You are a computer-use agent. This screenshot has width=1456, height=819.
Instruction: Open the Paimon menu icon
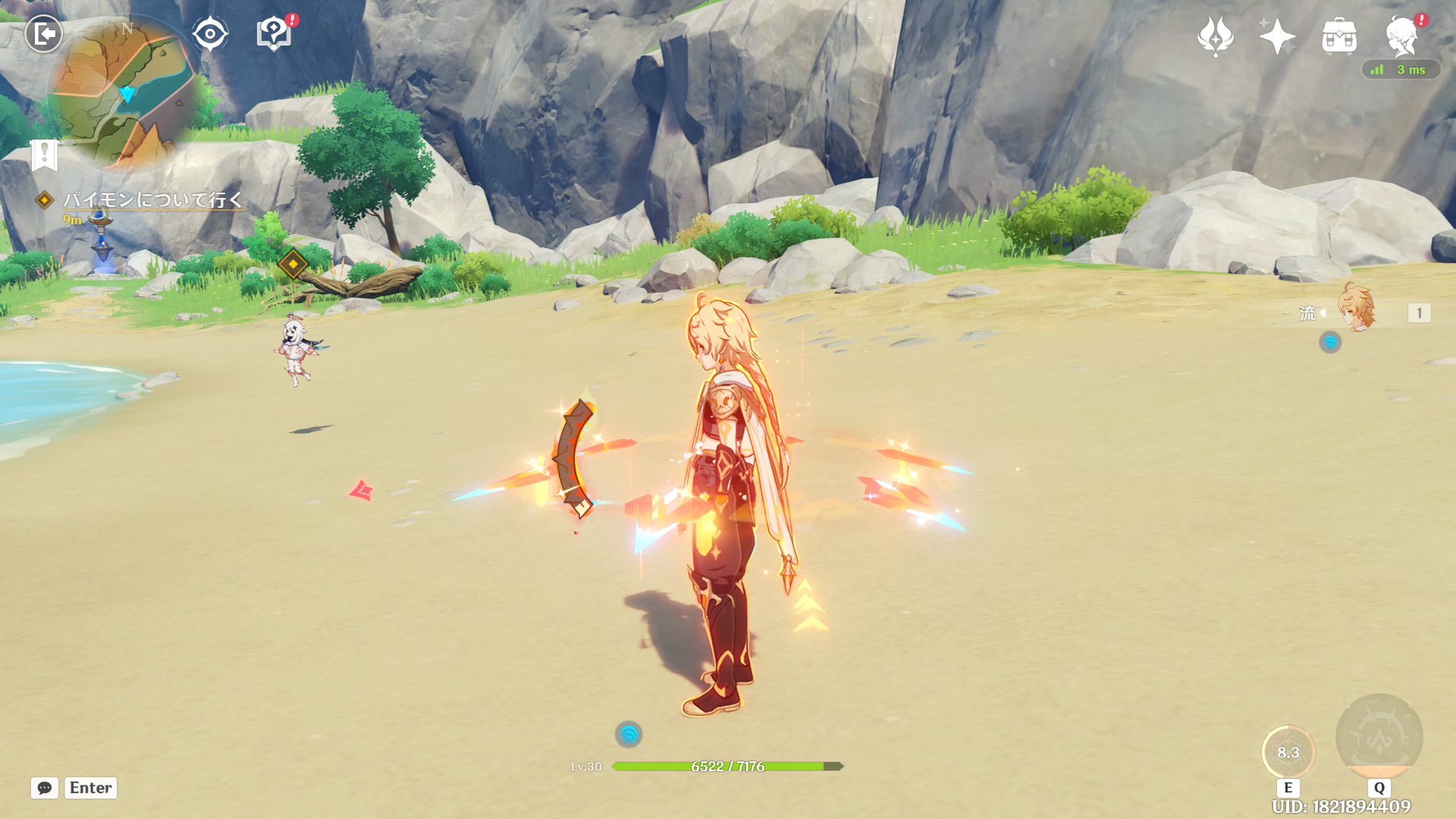(x=1401, y=36)
